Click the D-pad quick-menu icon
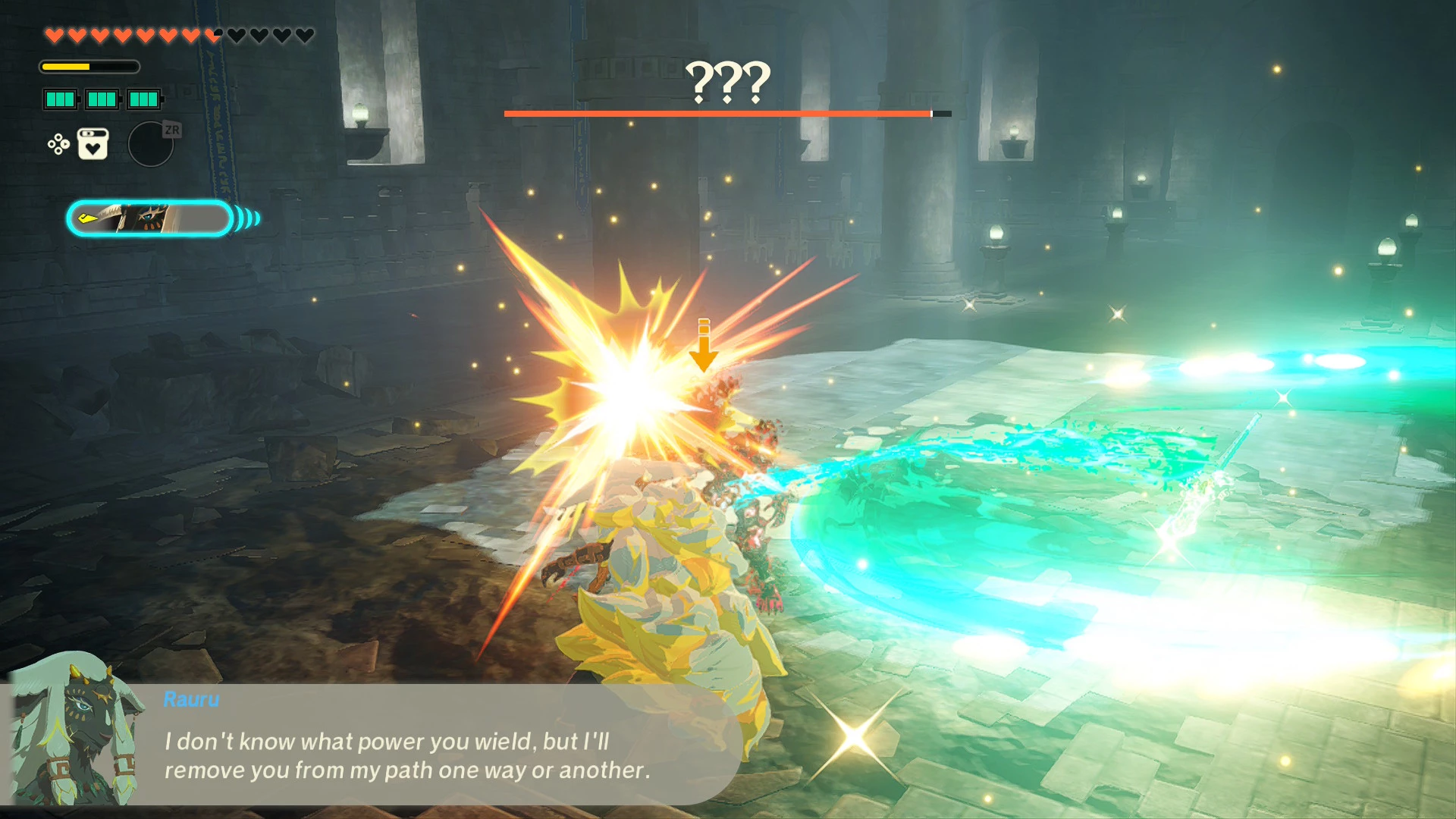This screenshot has width=1456, height=819. 58,145
